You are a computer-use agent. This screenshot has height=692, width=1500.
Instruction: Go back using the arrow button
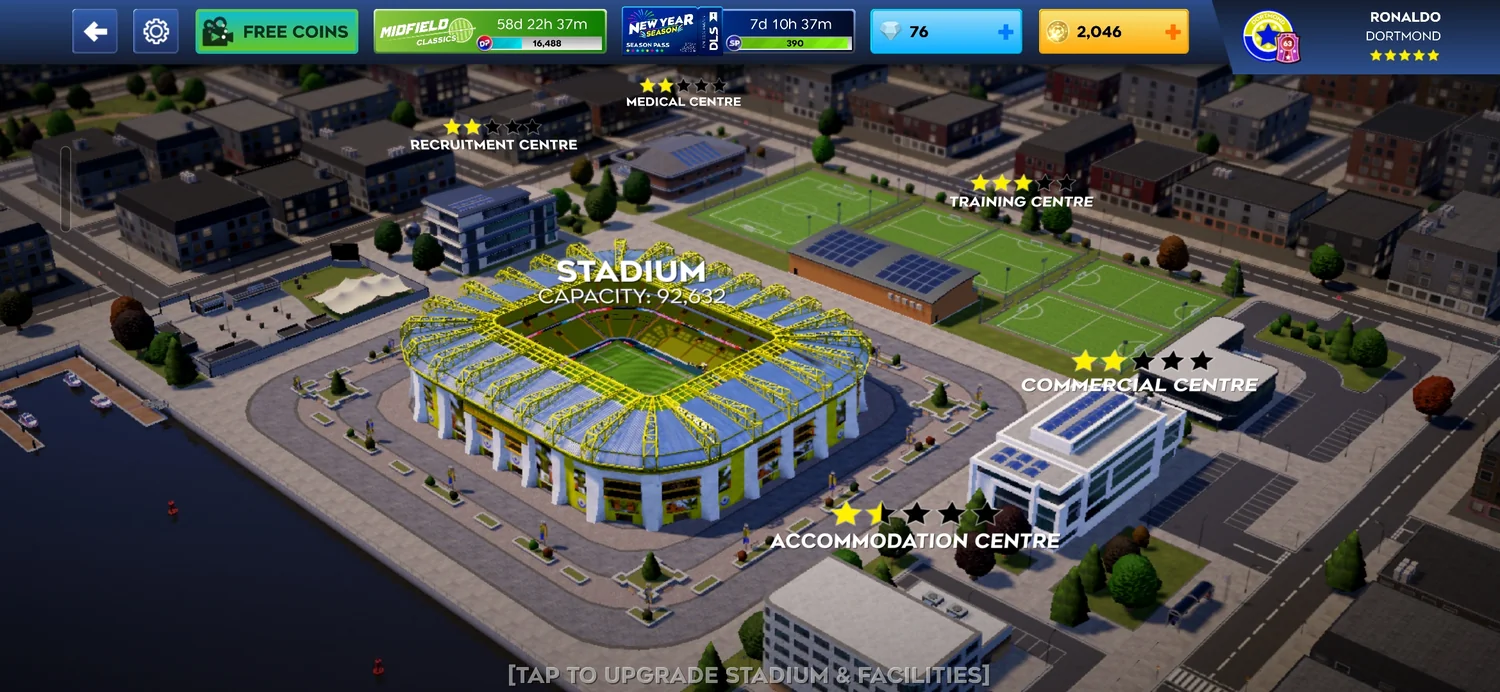point(95,32)
